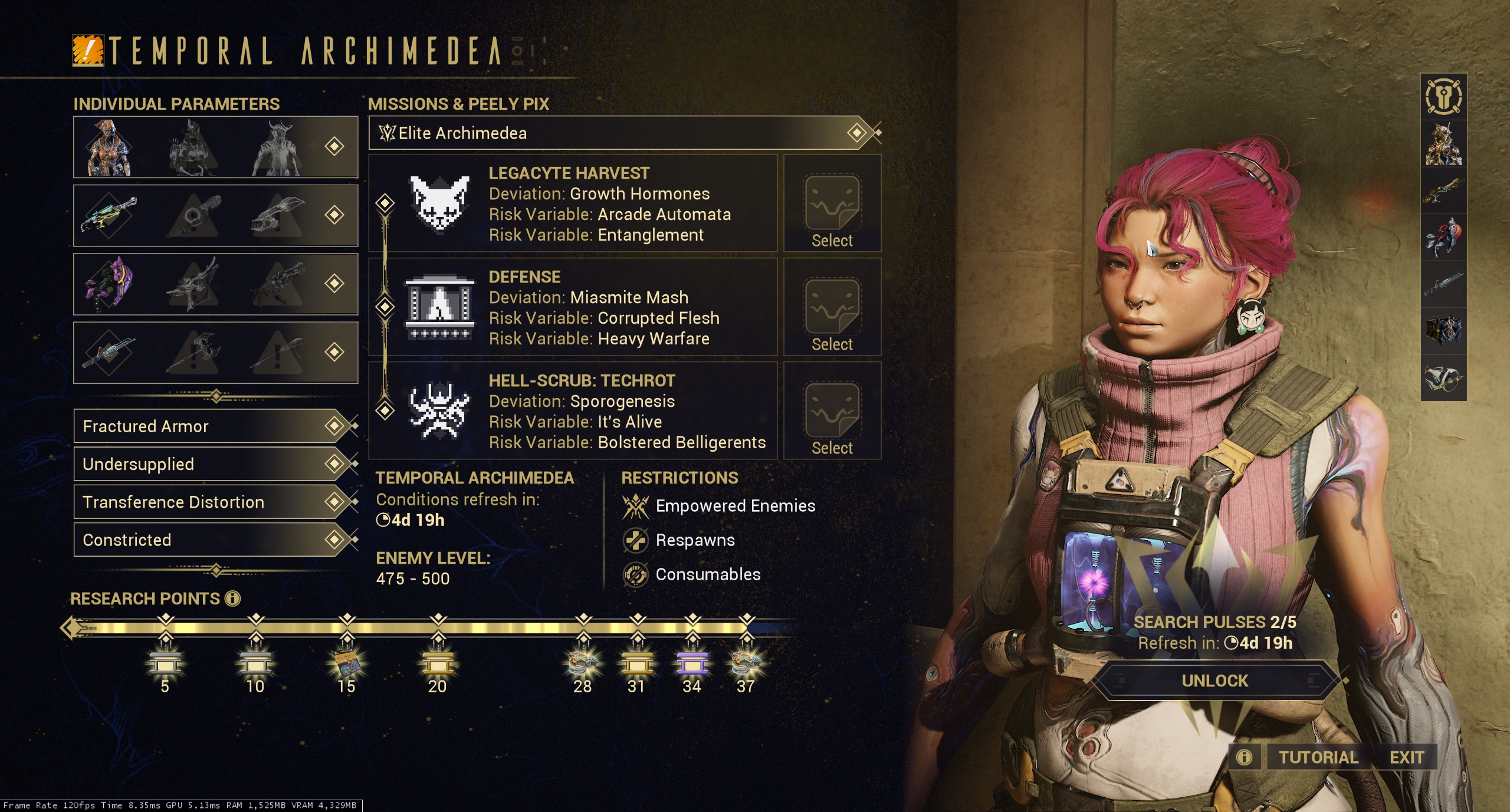1510x812 pixels.
Task: Click the info icon beside Tutorial
Action: click(x=1244, y=758)
